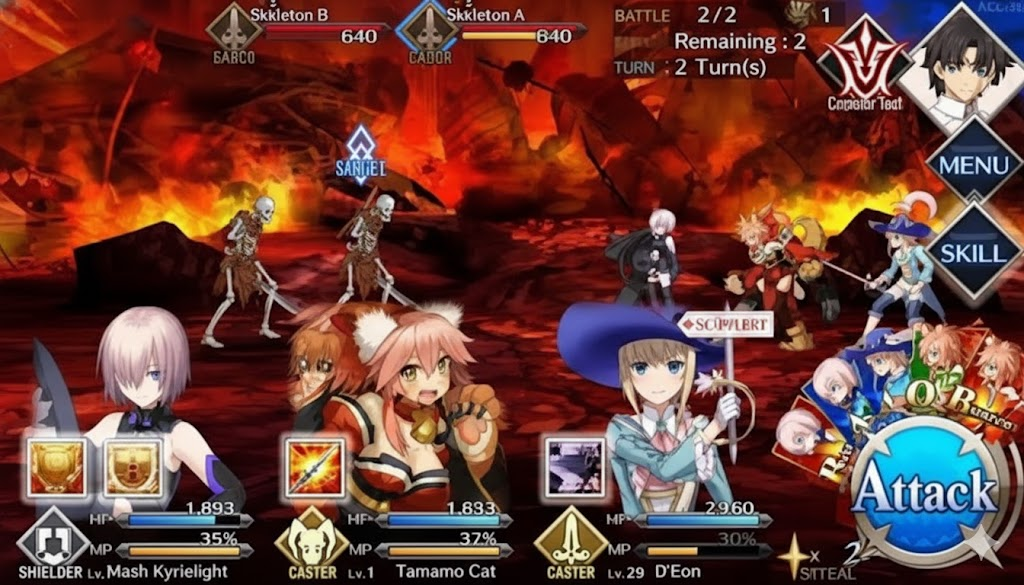
Task: Open D'Eon's Caster class icon
Action: coord(570,543)
